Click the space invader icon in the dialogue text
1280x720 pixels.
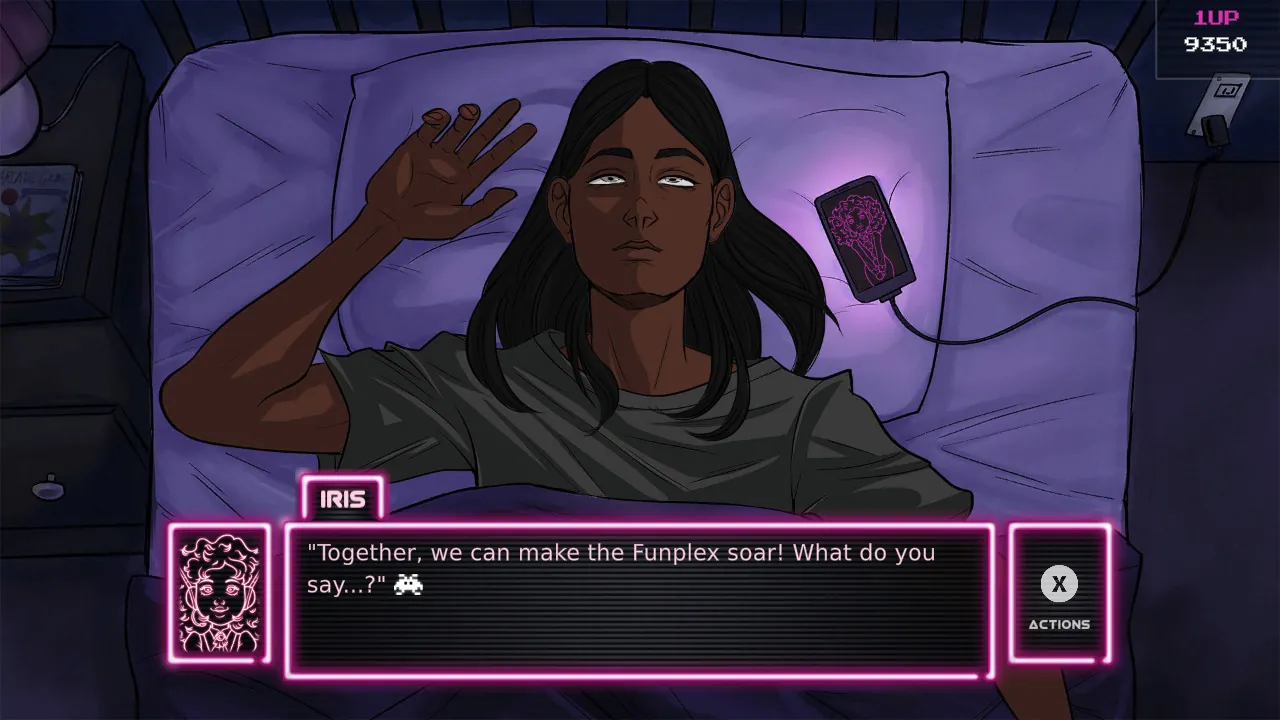click(x=409, y=584)
